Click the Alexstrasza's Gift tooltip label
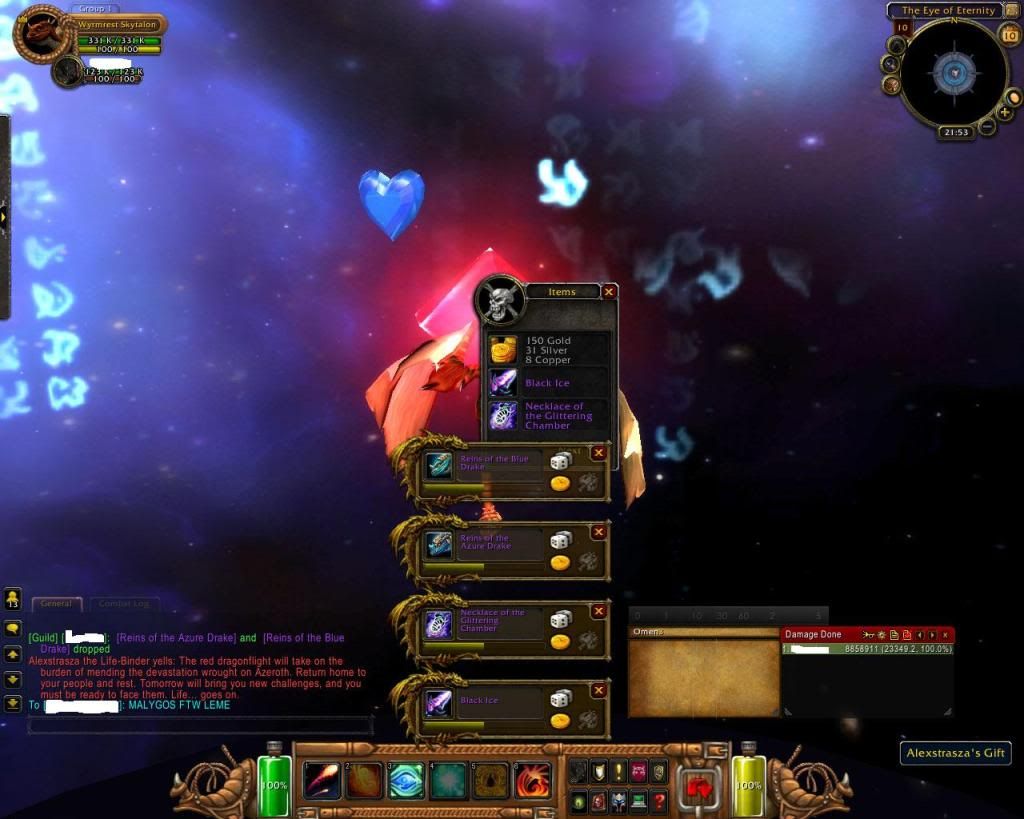The width and height of the screenshot is (1024, 819). [x=954, y=753]
